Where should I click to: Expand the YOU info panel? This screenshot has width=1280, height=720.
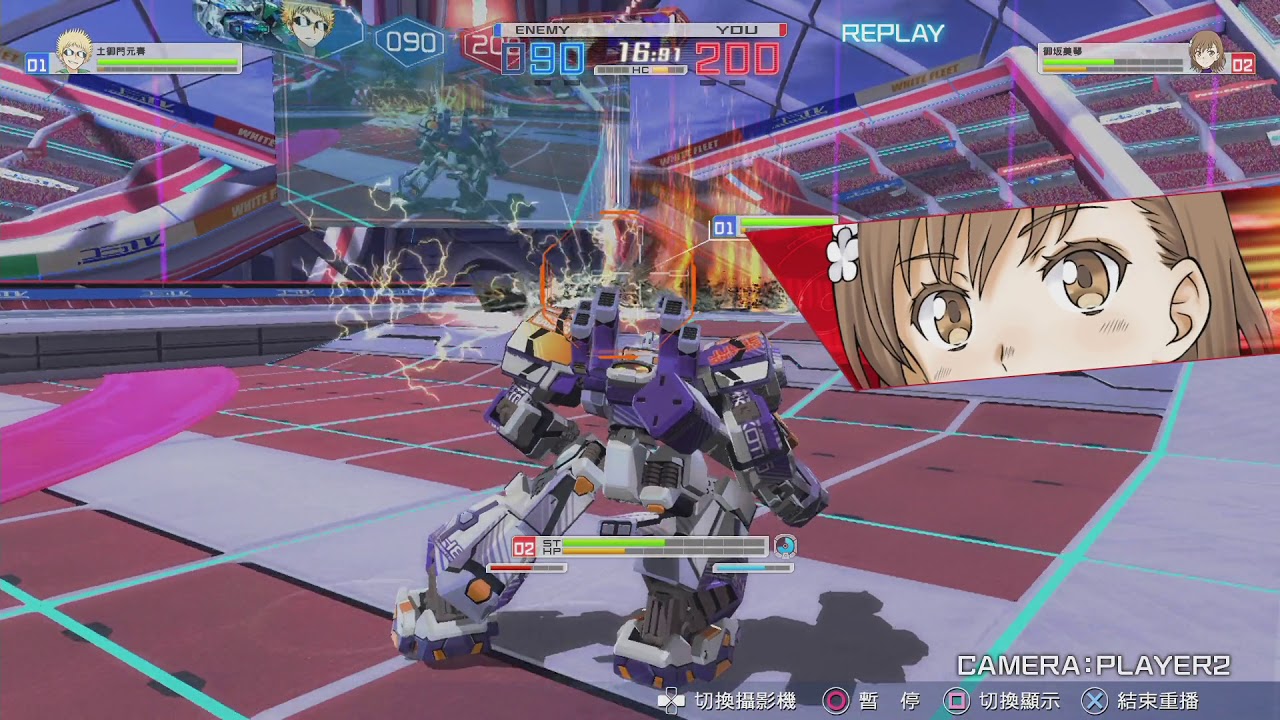(x=735, y=29)
